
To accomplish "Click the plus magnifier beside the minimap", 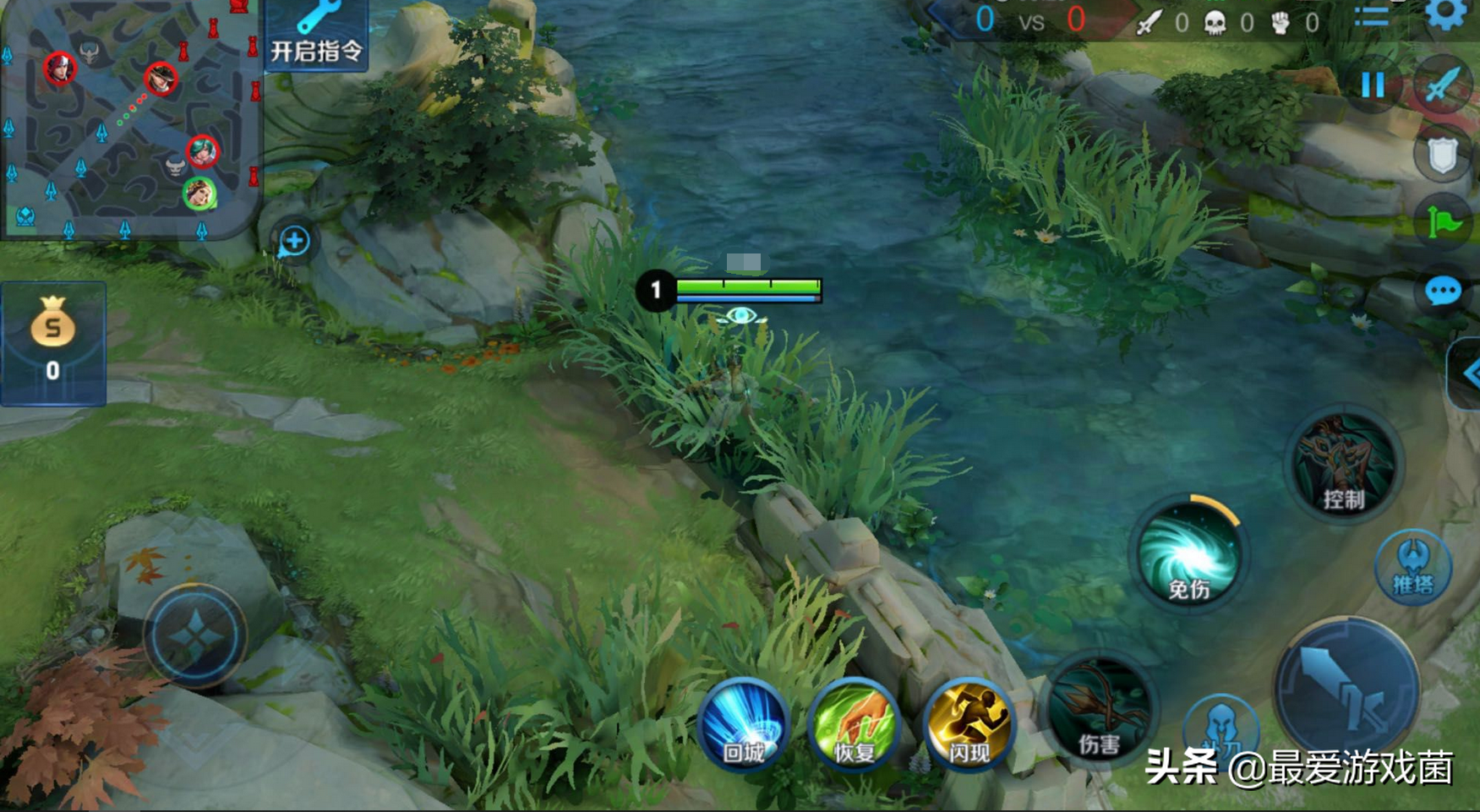I will tap(294, 242).
